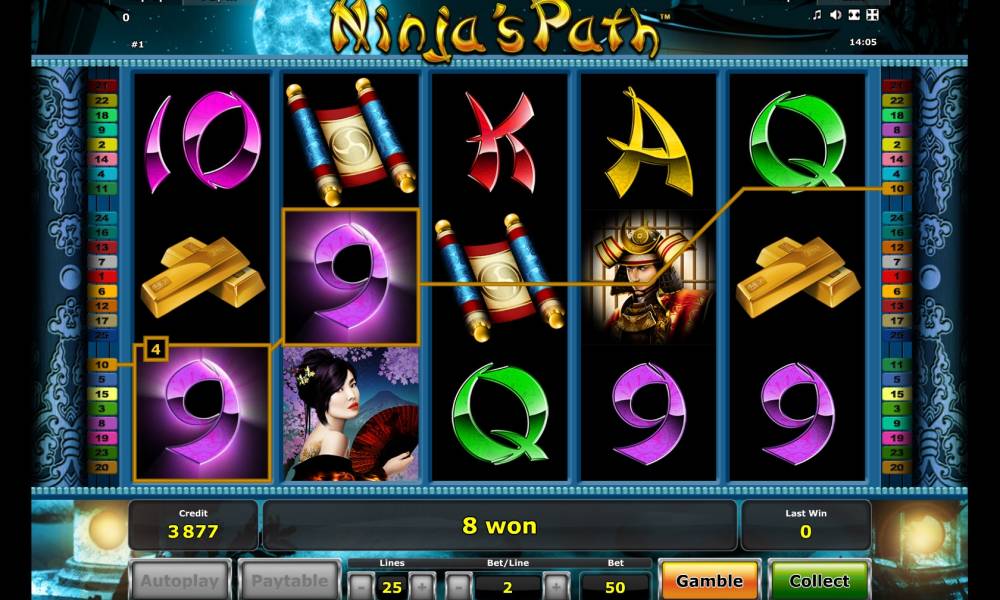Open the Paytable
This screenshot has width=1000, height=600.
(x=289, y=581)
